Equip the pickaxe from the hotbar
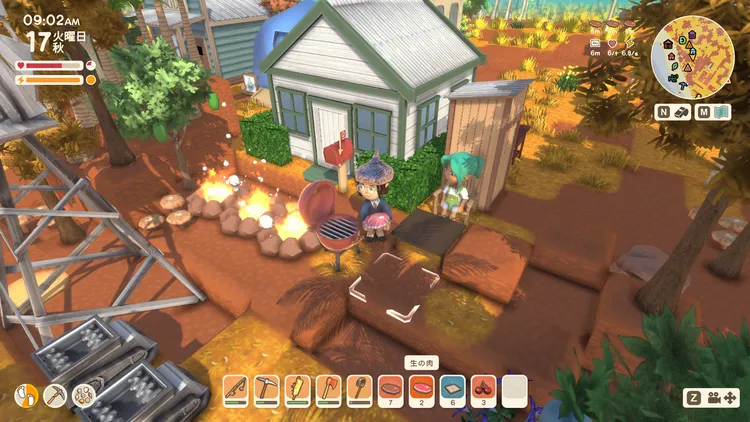The height and width of the screenshot is (422, 750). (266, 388)
